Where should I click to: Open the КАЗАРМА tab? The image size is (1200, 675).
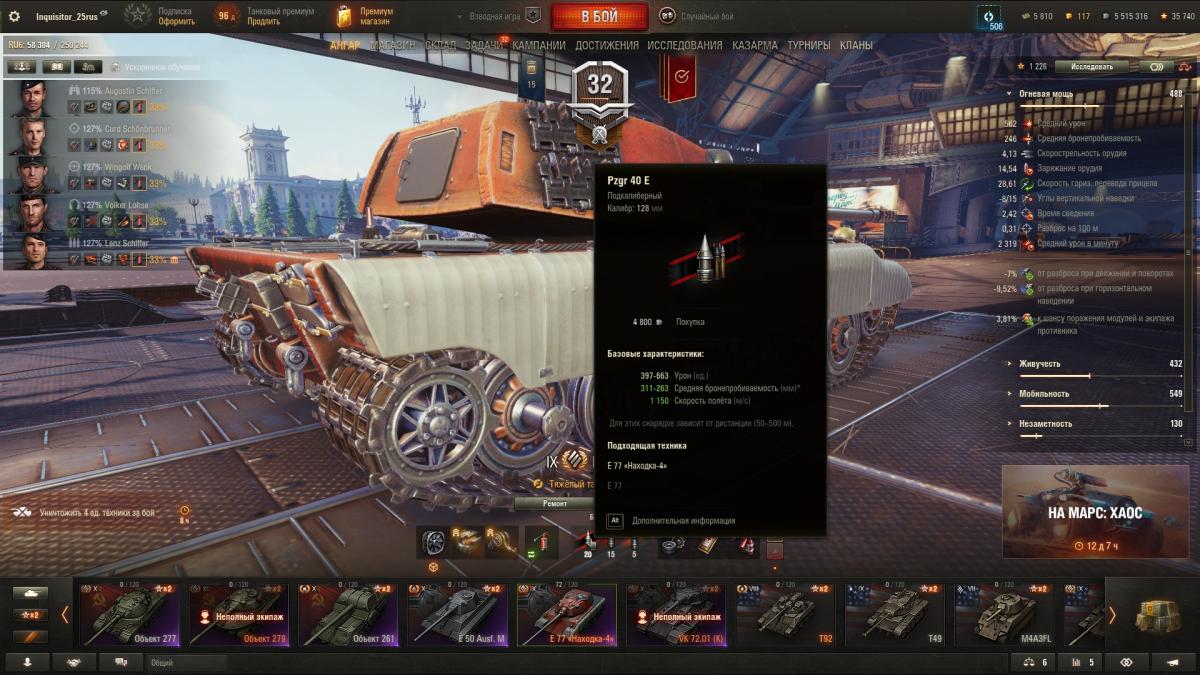[755, 45]
